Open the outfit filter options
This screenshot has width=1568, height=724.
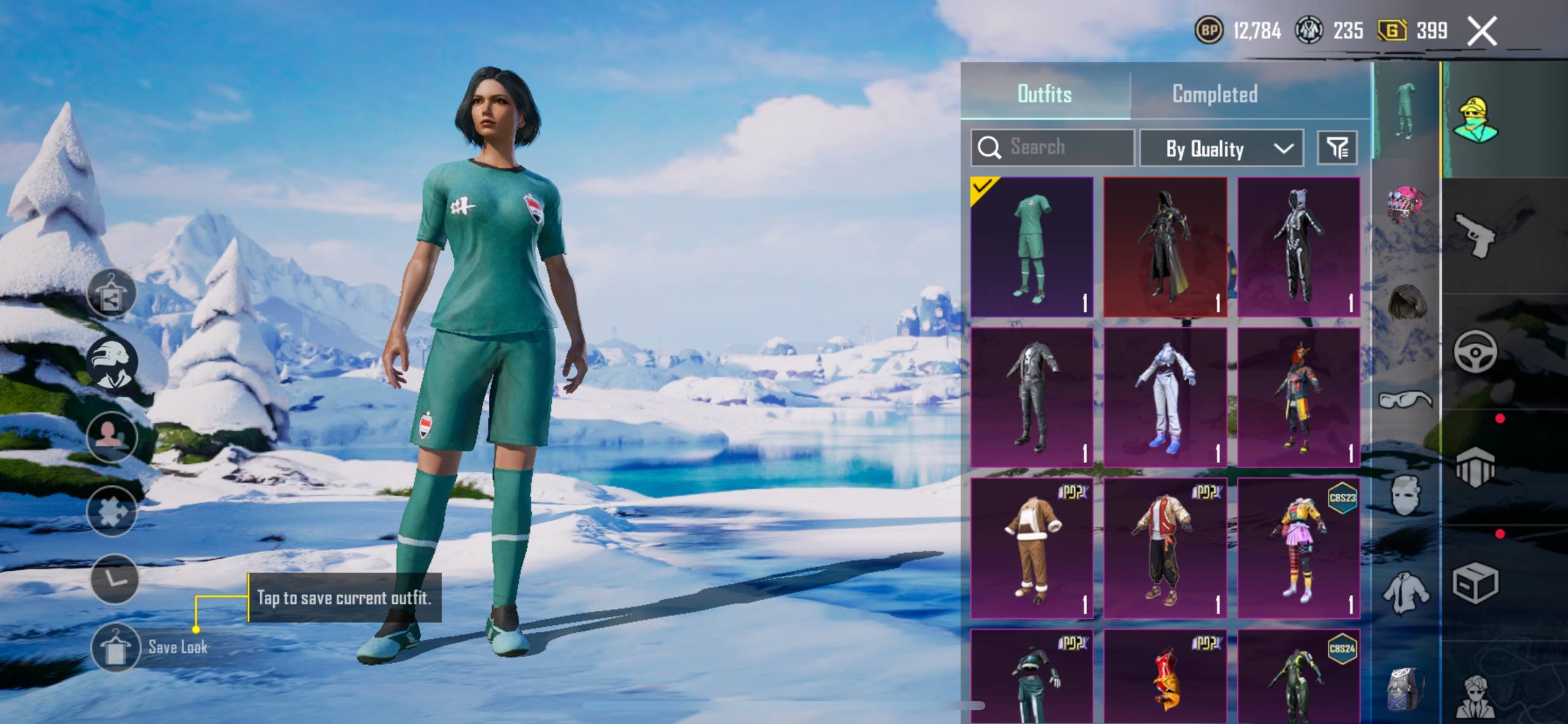[x=1337, y=148]
